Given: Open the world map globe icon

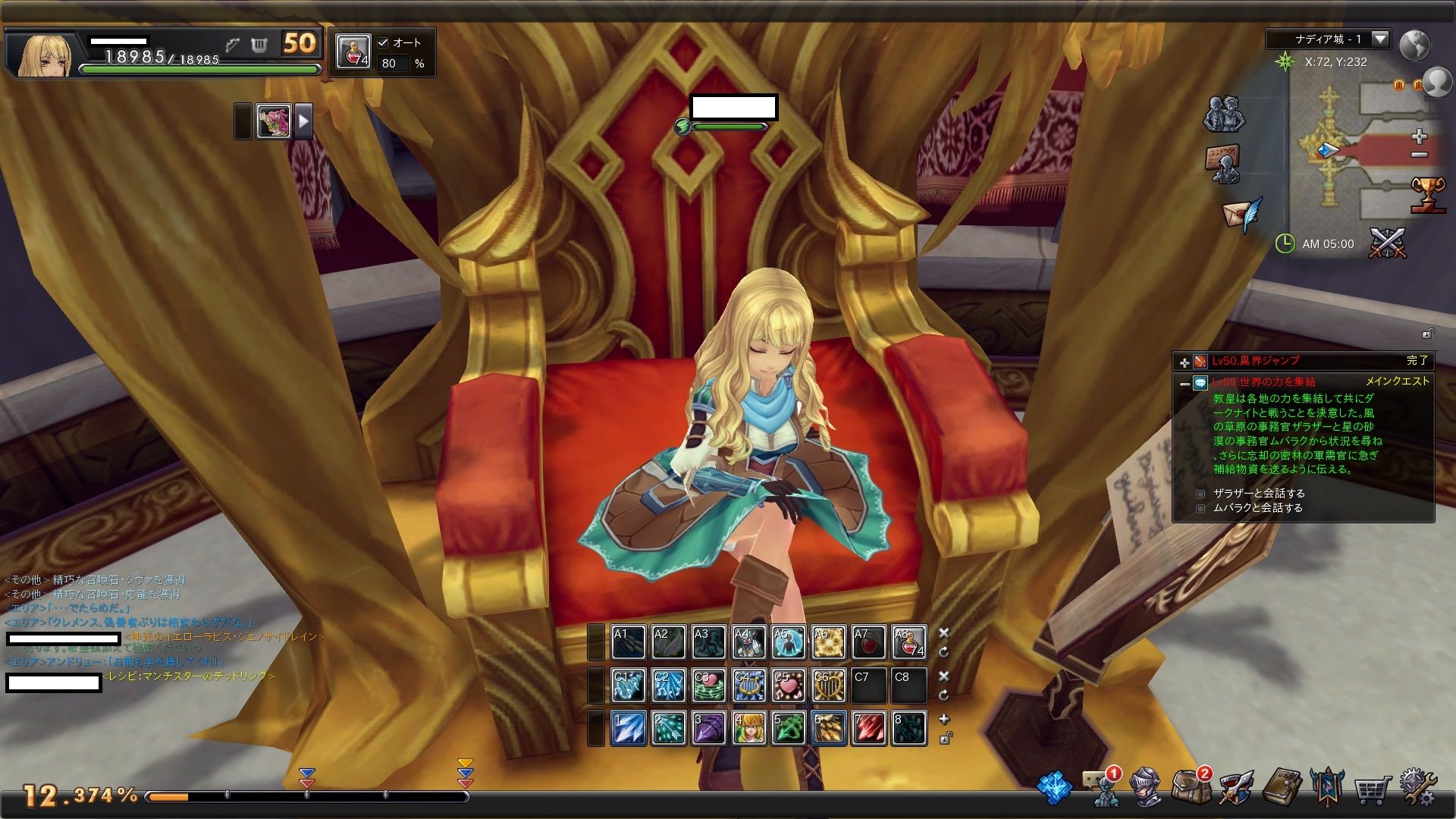Looking at the screenshot, I should click(x=1414, y=45).
